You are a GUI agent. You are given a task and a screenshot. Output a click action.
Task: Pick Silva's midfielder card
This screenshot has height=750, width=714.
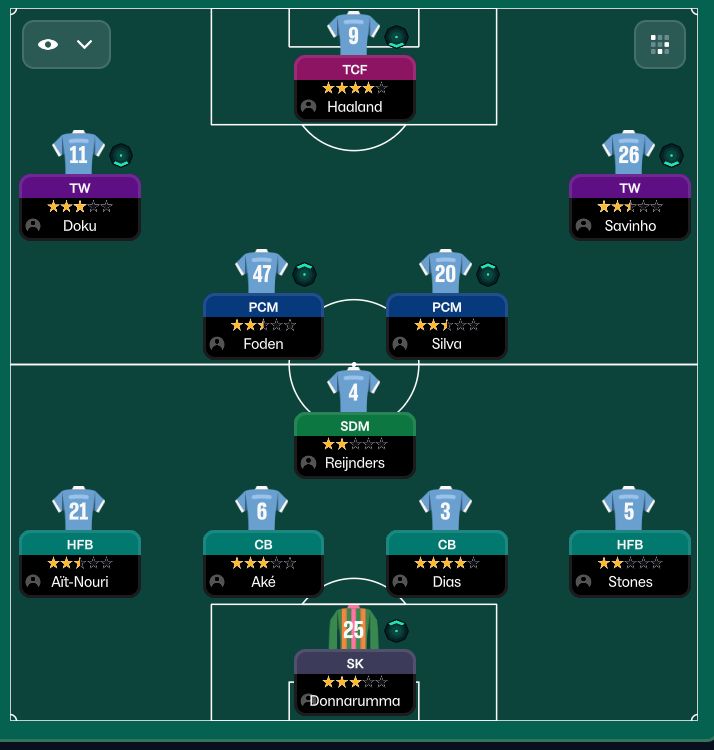coord(447,325)
